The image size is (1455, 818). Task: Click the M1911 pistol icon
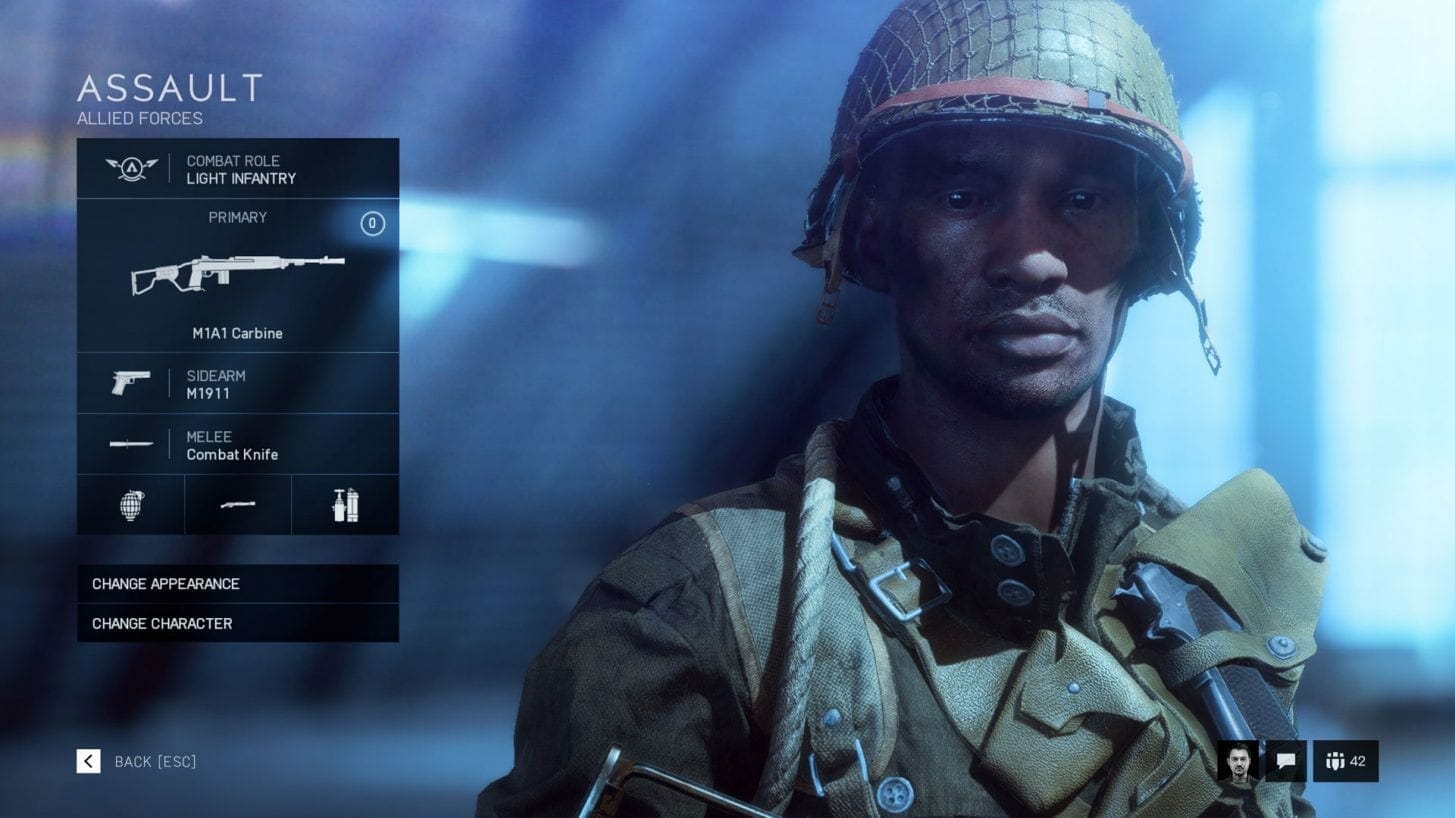130,383
